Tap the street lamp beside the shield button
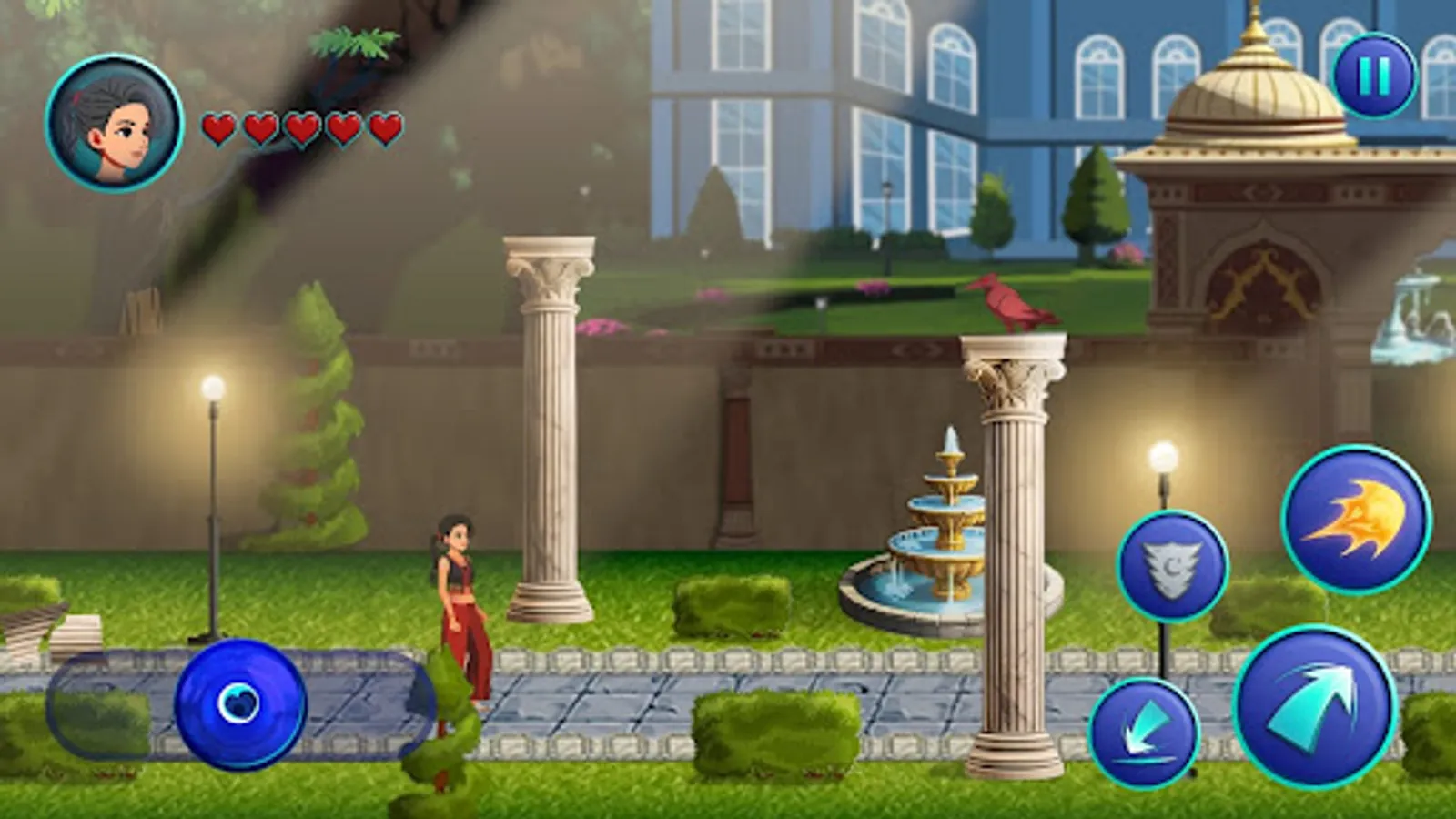Viewport: 1456px width, 819px height. point(1165,455)
